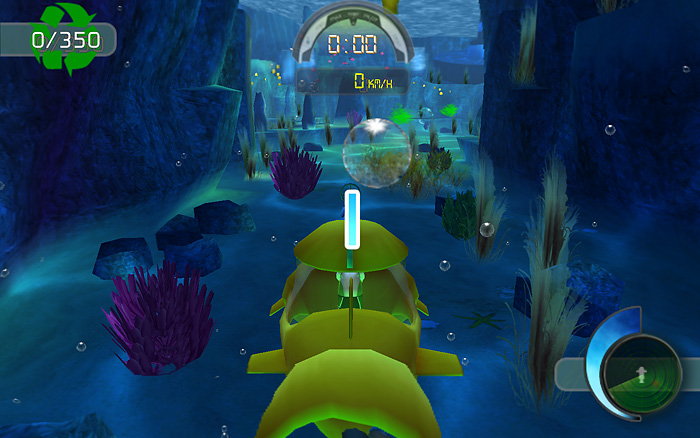Select the green recycle symbol icon
Viewport: 700px width, 438px height.
pyautogui.click(x=64, y=37)
